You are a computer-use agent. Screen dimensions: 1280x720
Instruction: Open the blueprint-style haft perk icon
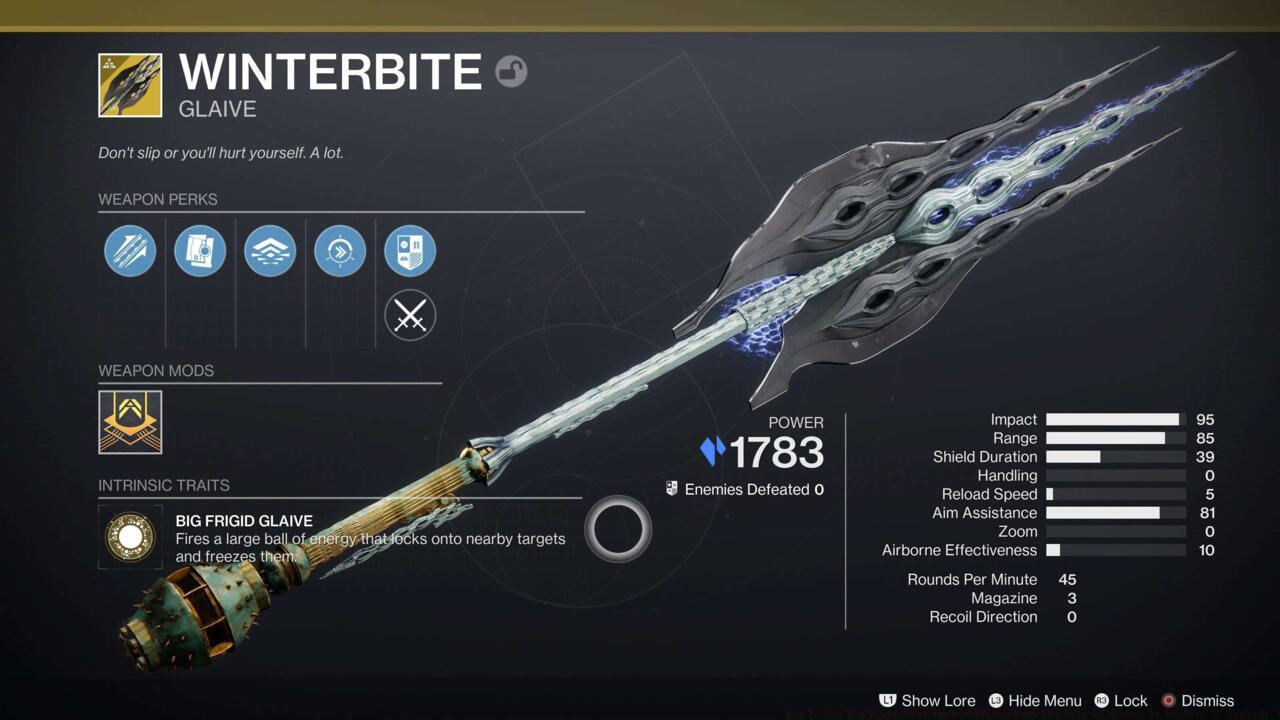[x=200, y=251]
